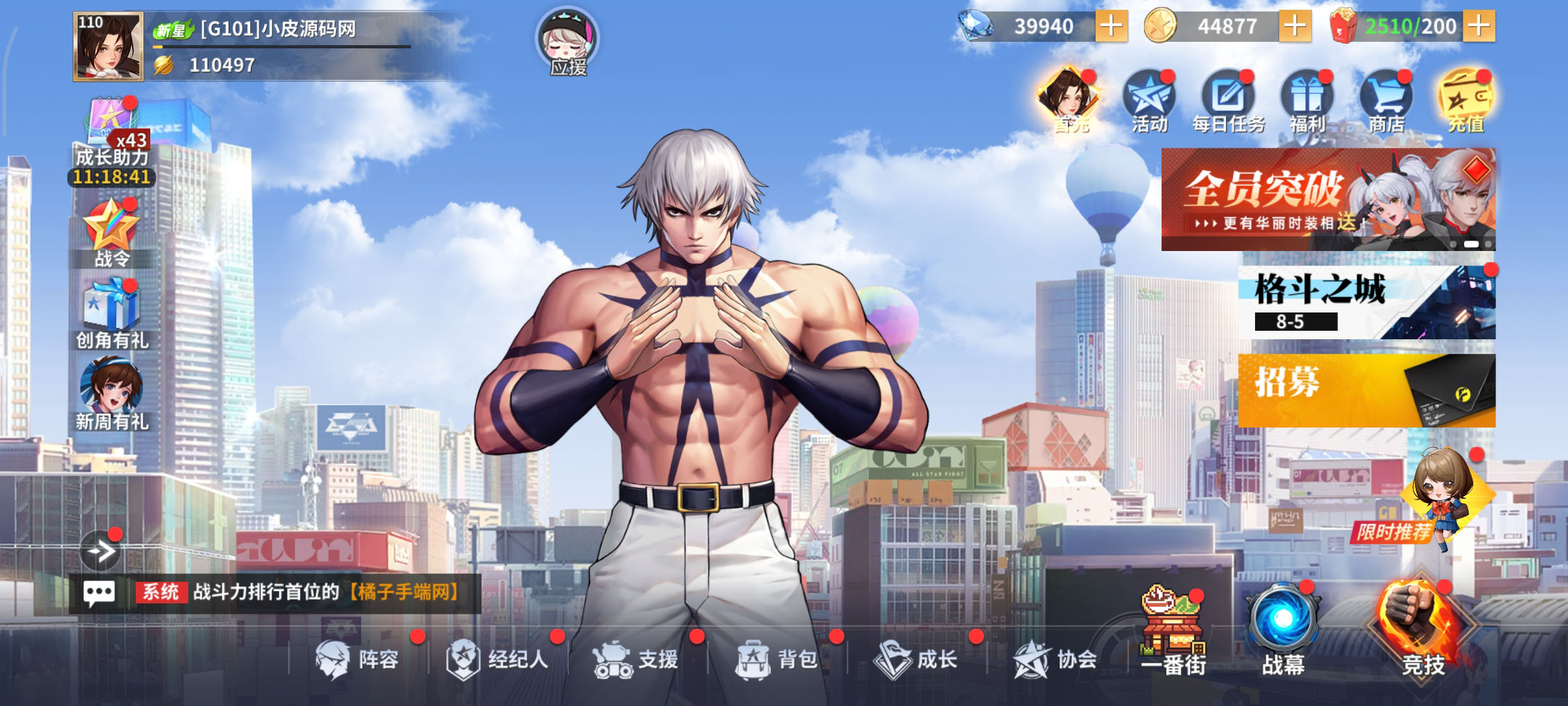Viewport: 1568px width, 706px height.
Task: Enter 格斗之城 stage 8-5
Action: pos(1366,302)
